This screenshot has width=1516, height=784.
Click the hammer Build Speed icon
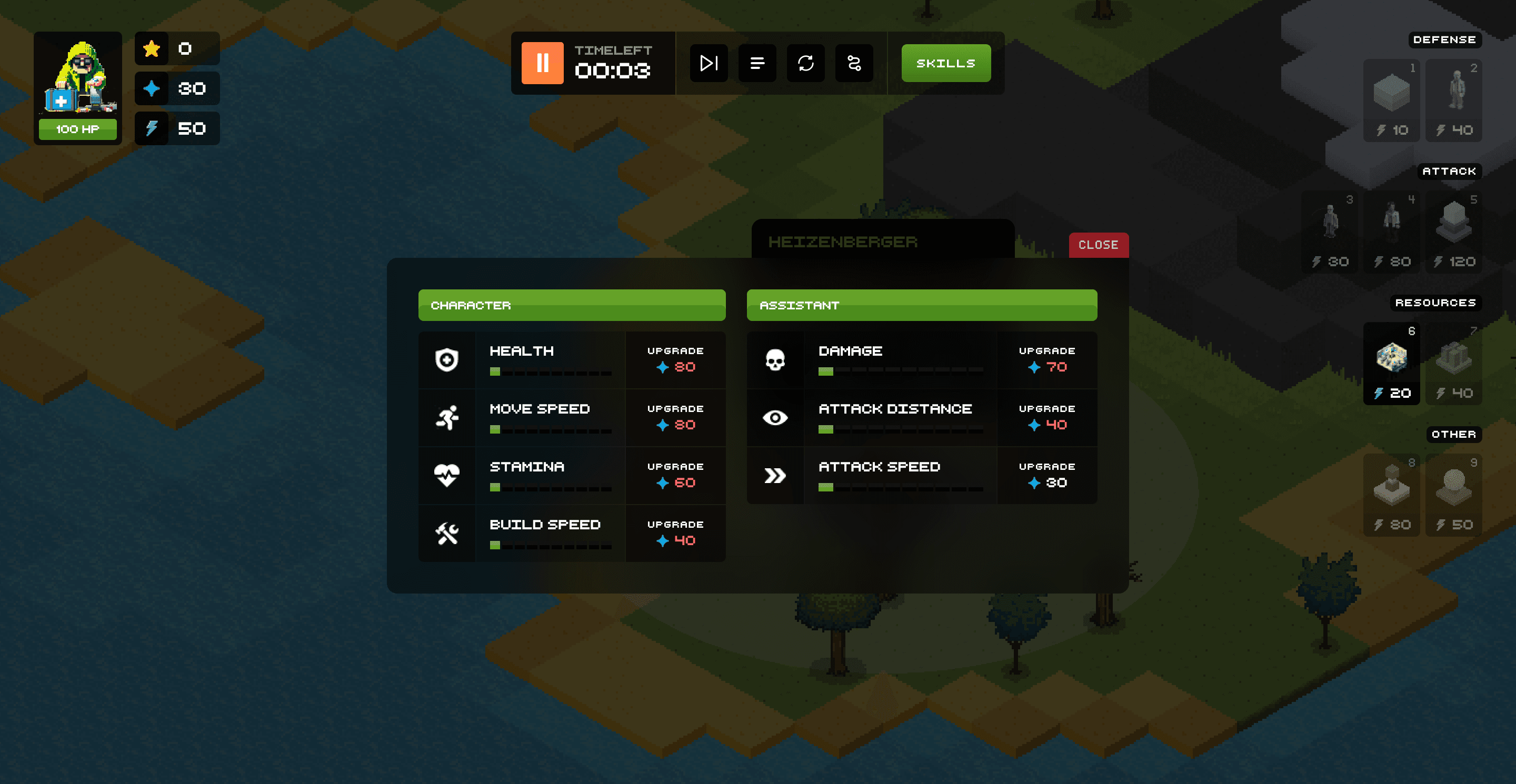tap(447, 533)
